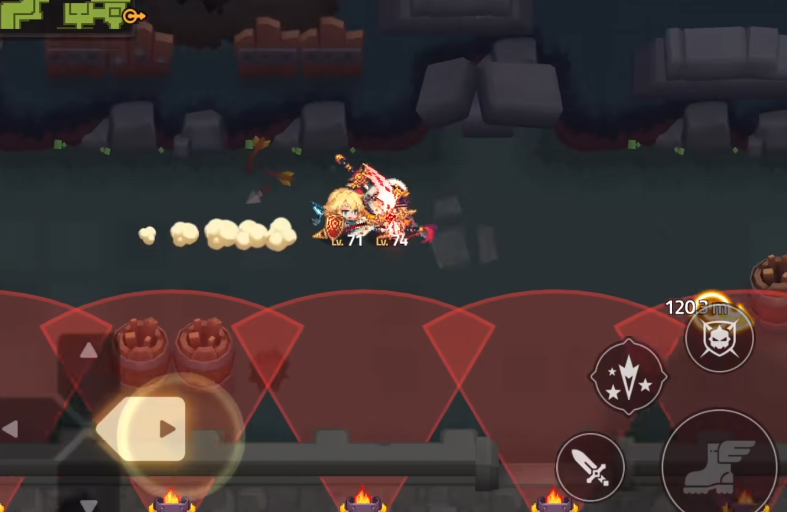Tap the d-pad left arrow
Screen dimensions: 787x512
pyautogui.click(x=11, y=429)
